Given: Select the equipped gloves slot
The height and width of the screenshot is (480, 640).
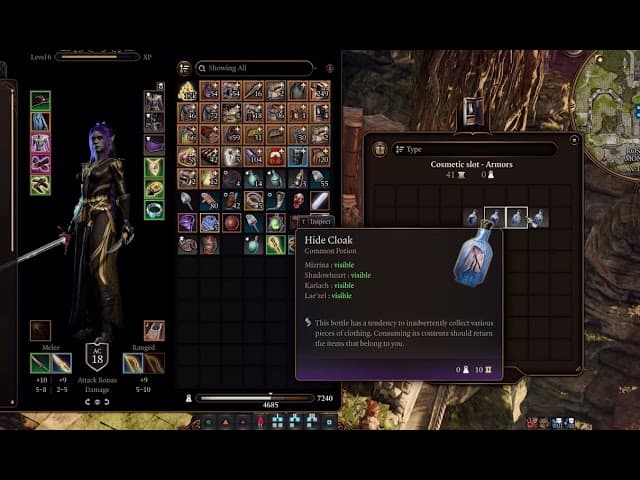Looking at the screenshot, I should point(40,164).
